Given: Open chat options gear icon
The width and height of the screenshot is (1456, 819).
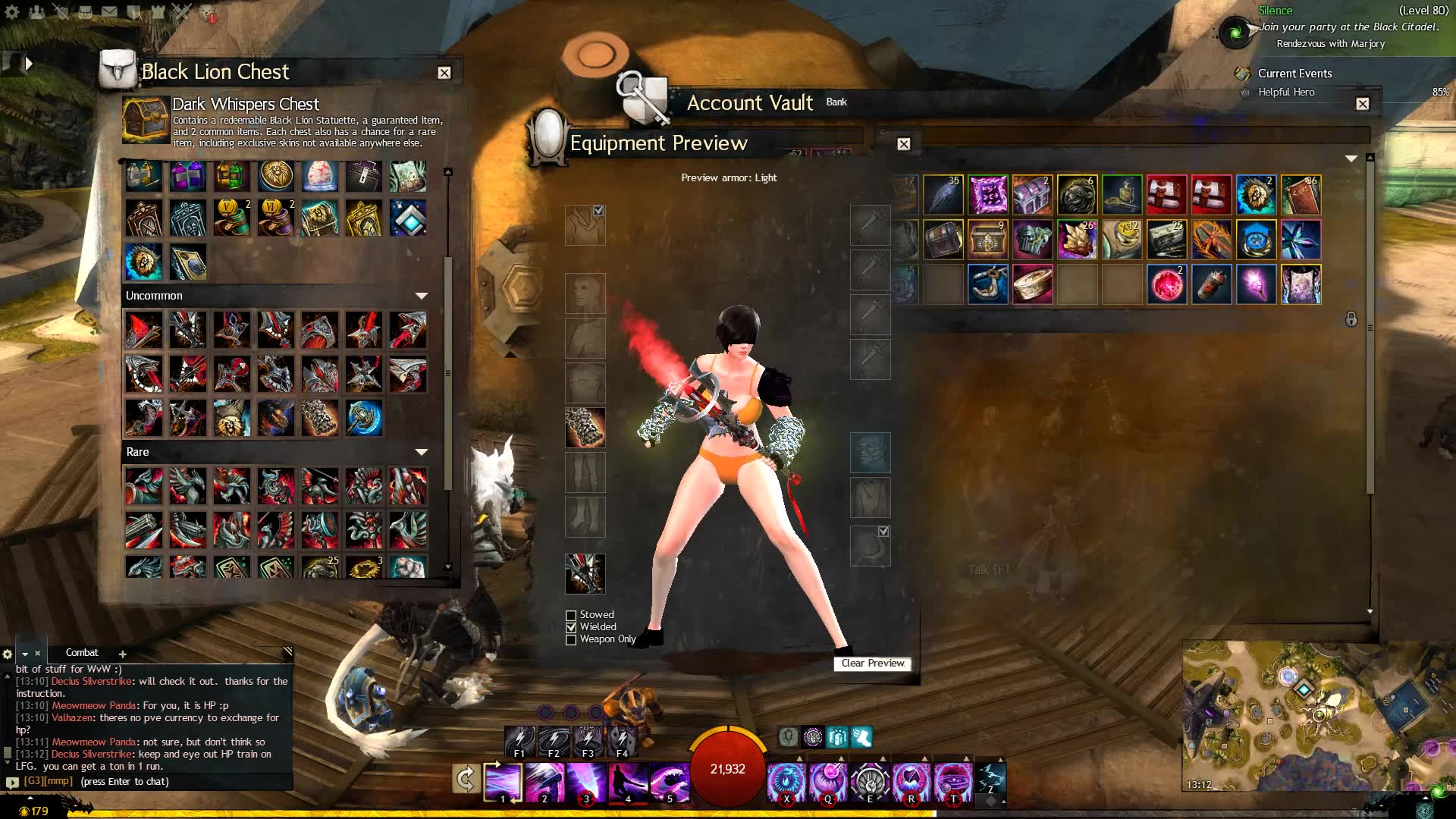Looking at the screenshot, I should (8, 654).
